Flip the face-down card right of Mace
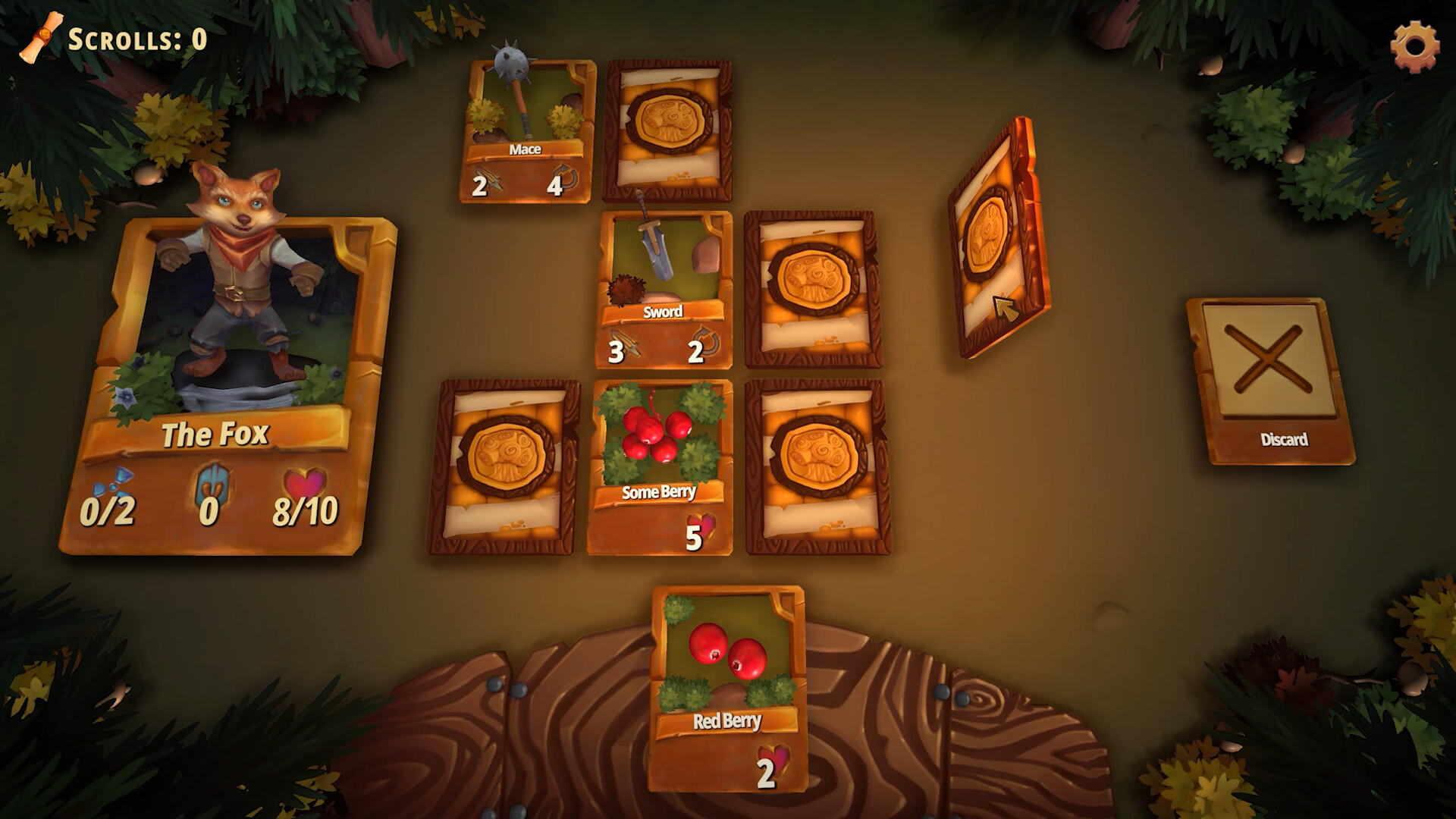 click(667, 125)
